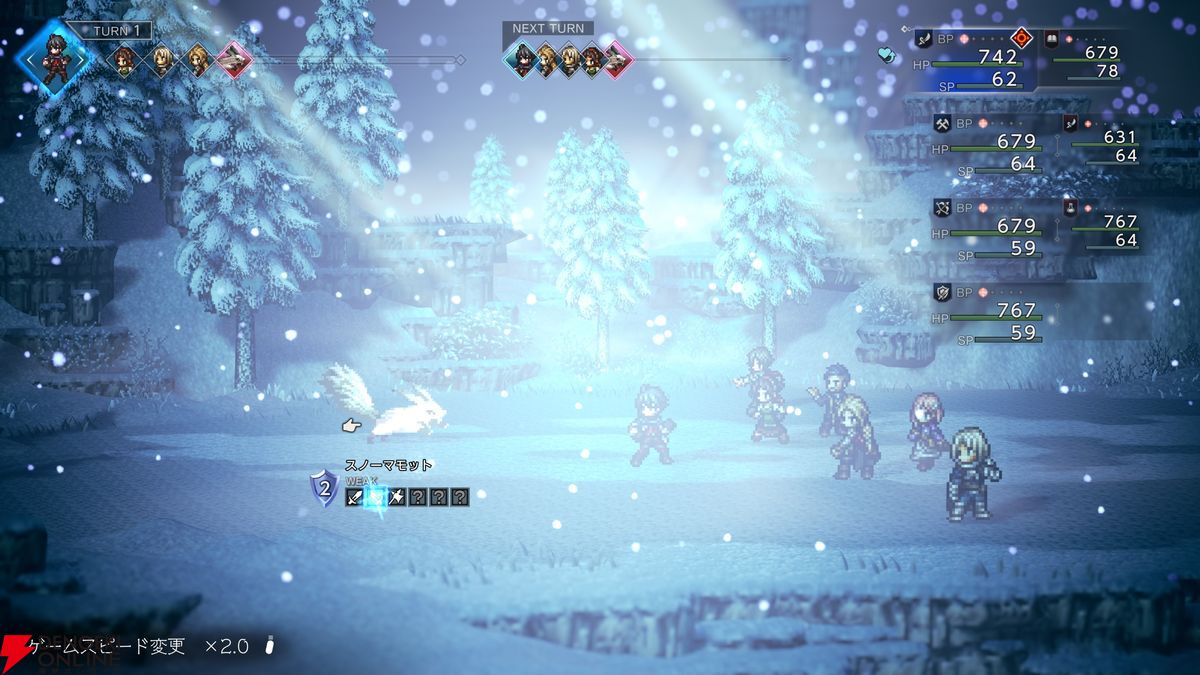Select the party member with the shield icon
The image size is (1200, 675).
tap(942, 292)
